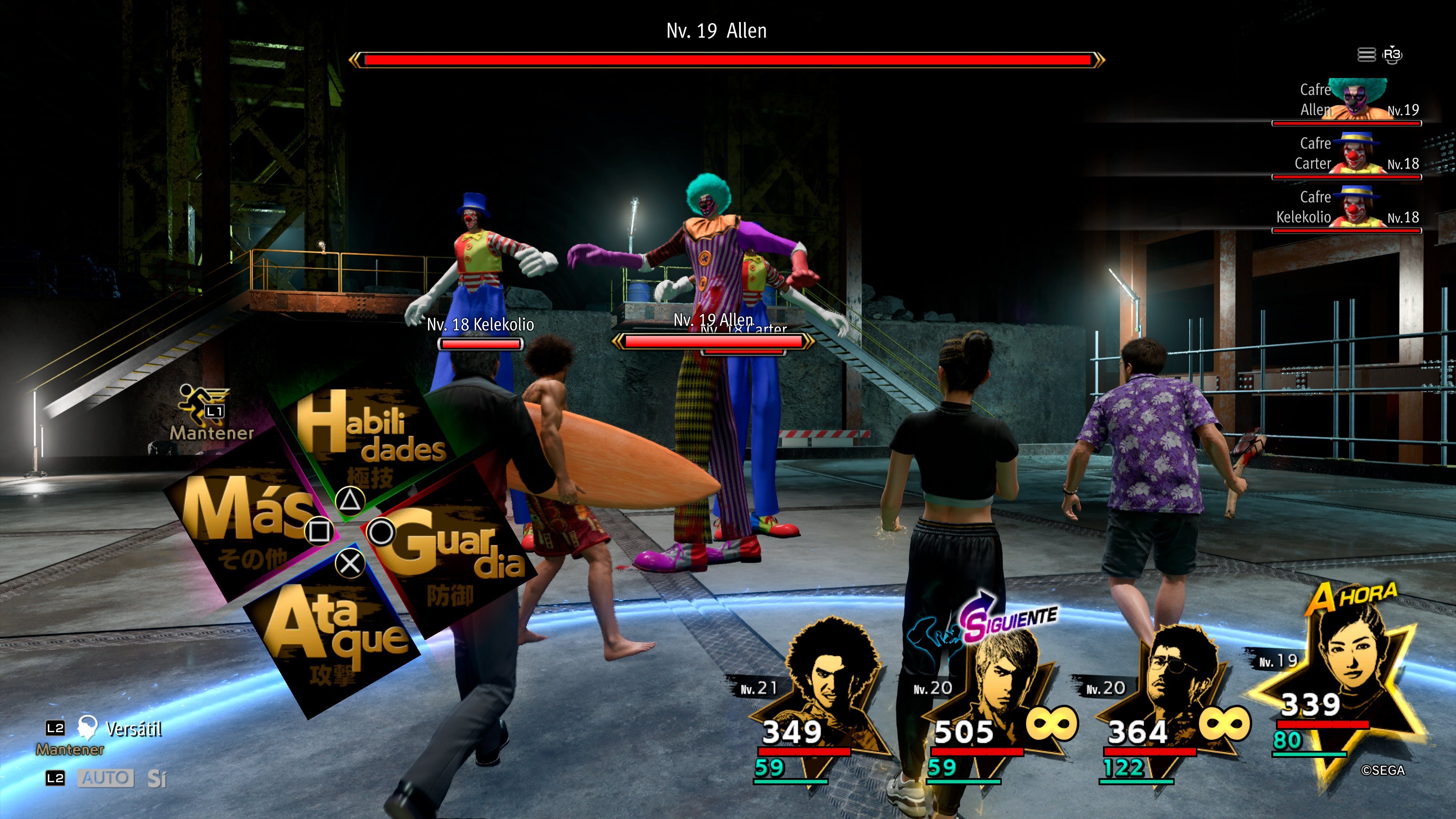Target the Nv. 18 Kelekolio enemy marker
Screen dimensions: 1456x819
(480, 334)
